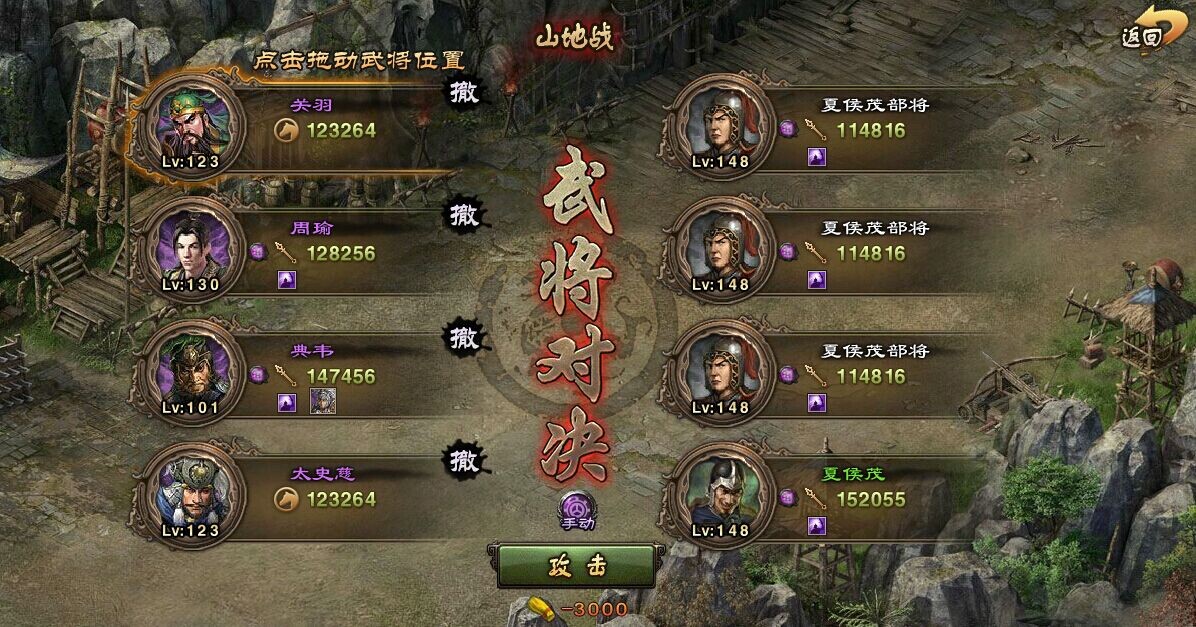Remove 典韦 with his 撤 button
The image size is (1196, 627).
point(464,338)
